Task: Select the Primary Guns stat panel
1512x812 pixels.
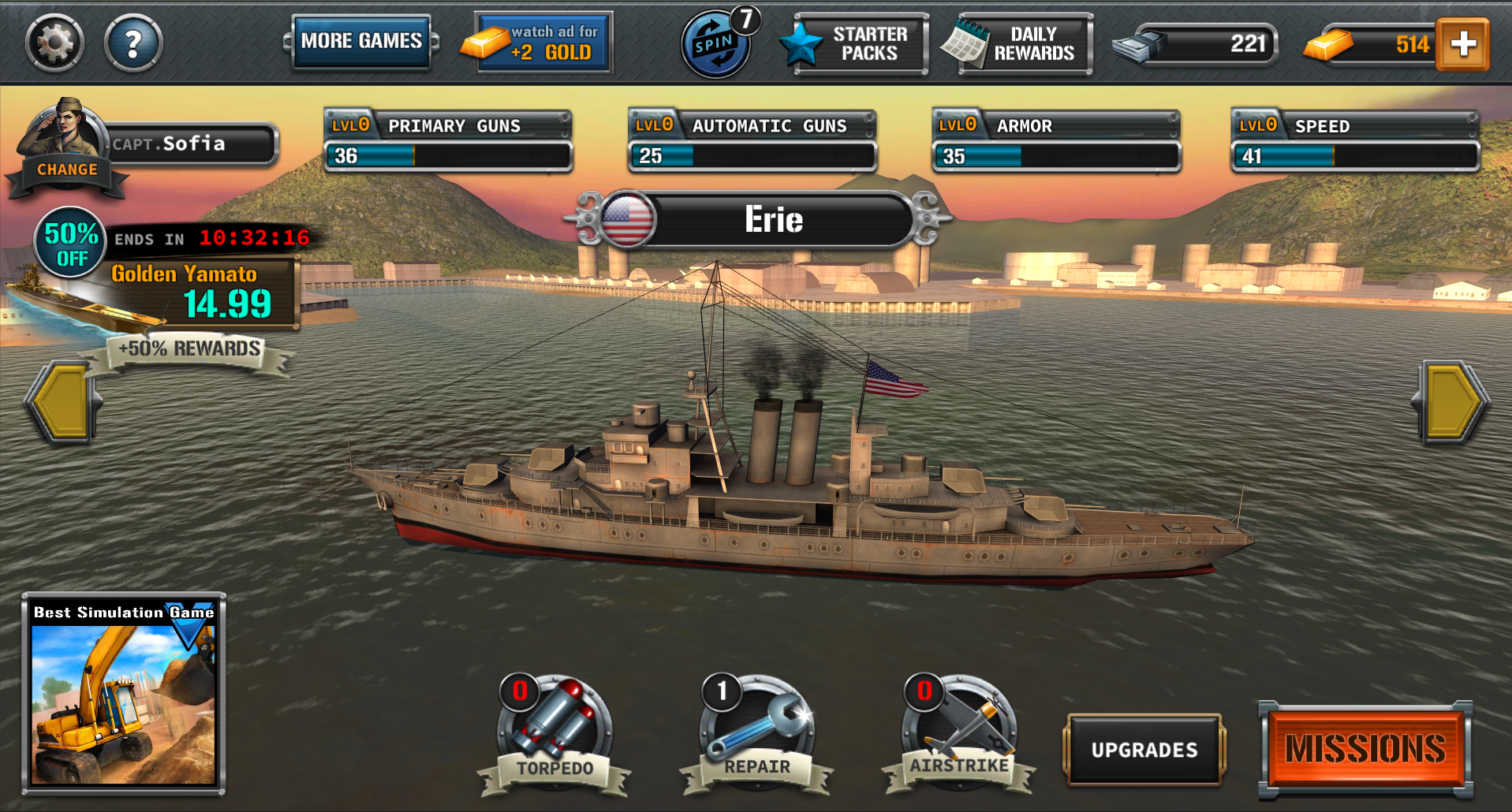Action: coord(448,142)
